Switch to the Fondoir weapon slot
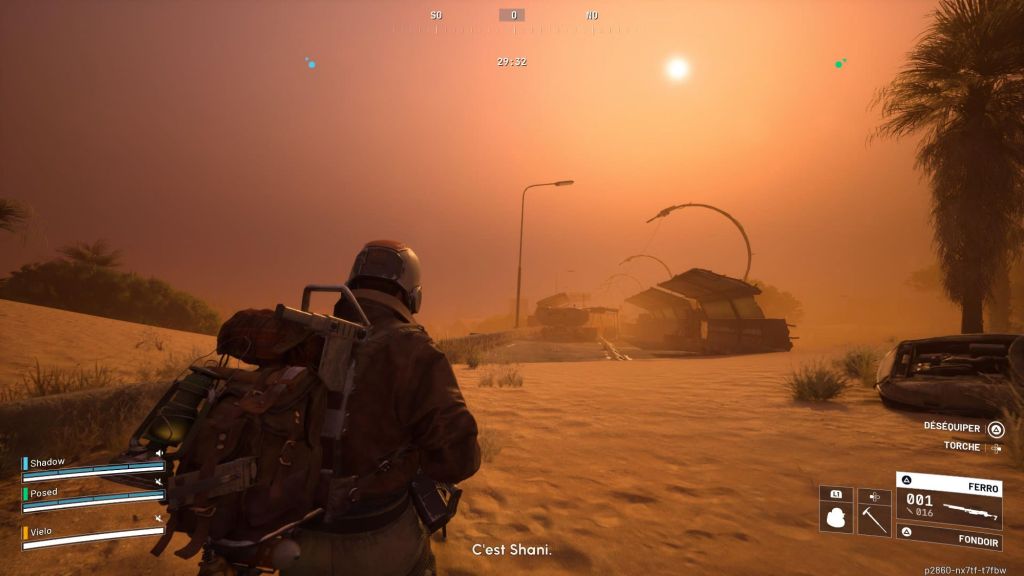Viewport: 1024px width, 576px height. point(948,542)
